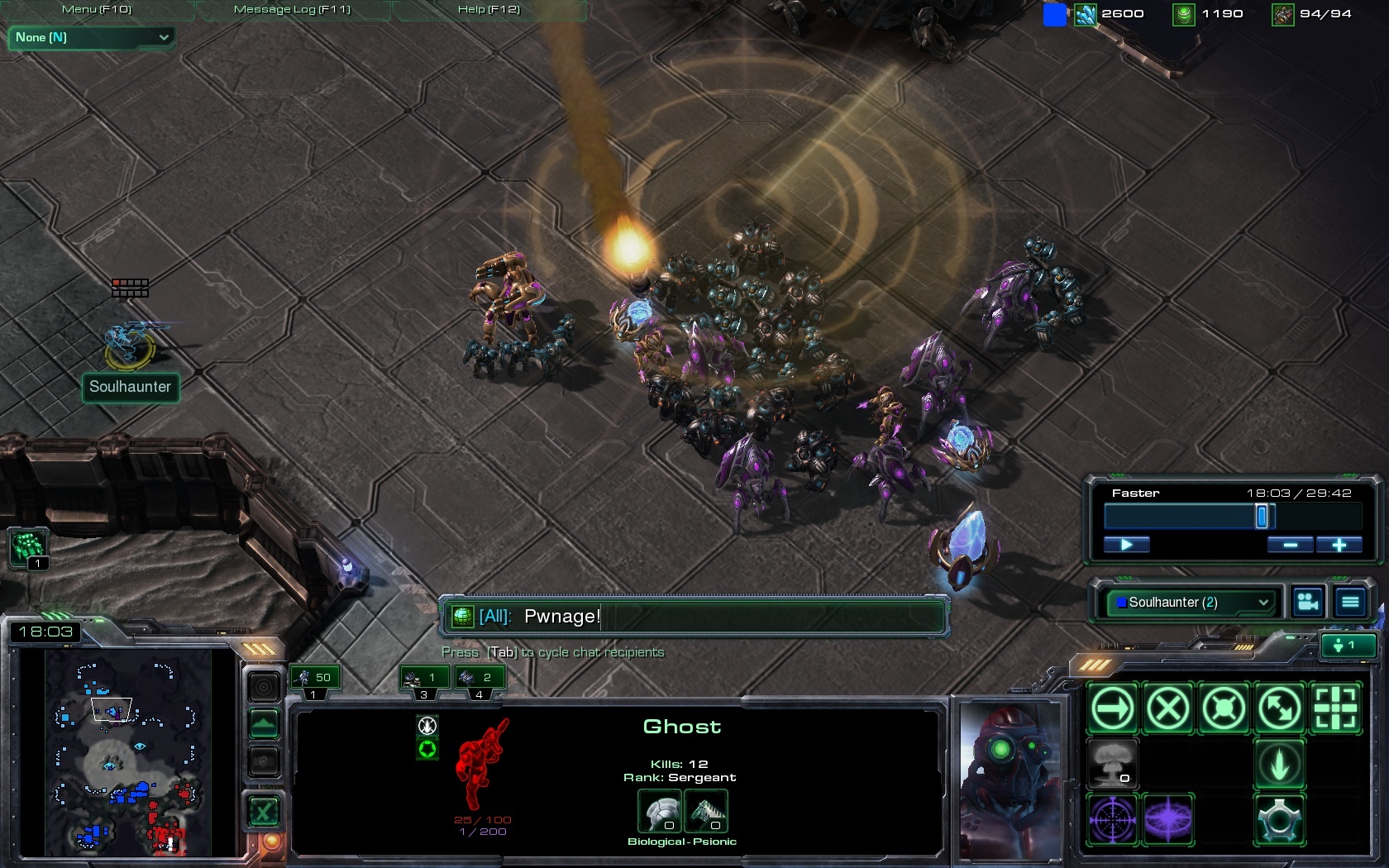This screenshot has width=1389, height=868.
Task: Open the Help (F12) menu
Action: pos(489,10)
